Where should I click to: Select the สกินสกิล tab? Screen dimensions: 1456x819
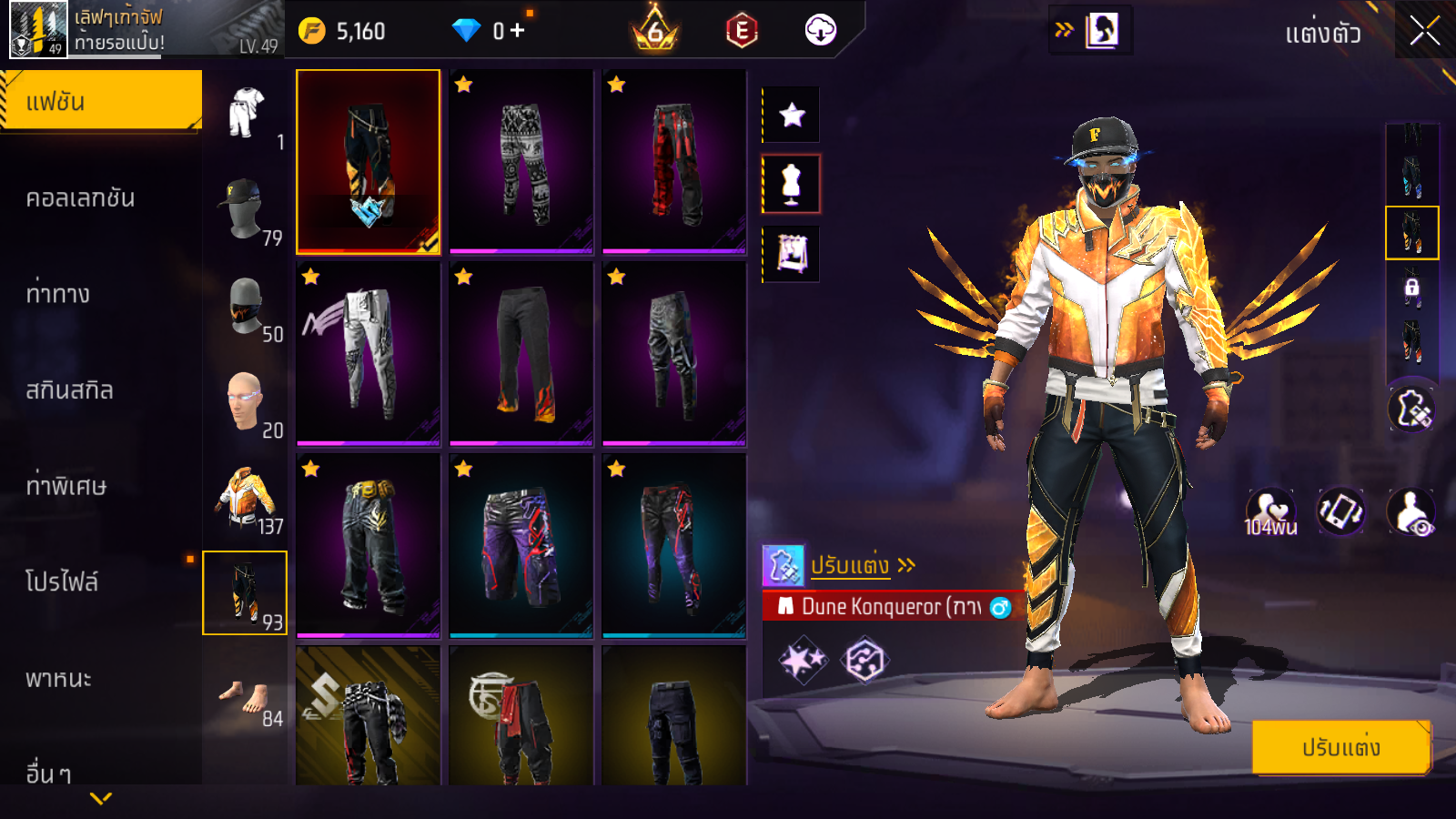click(x=70, y=390)
